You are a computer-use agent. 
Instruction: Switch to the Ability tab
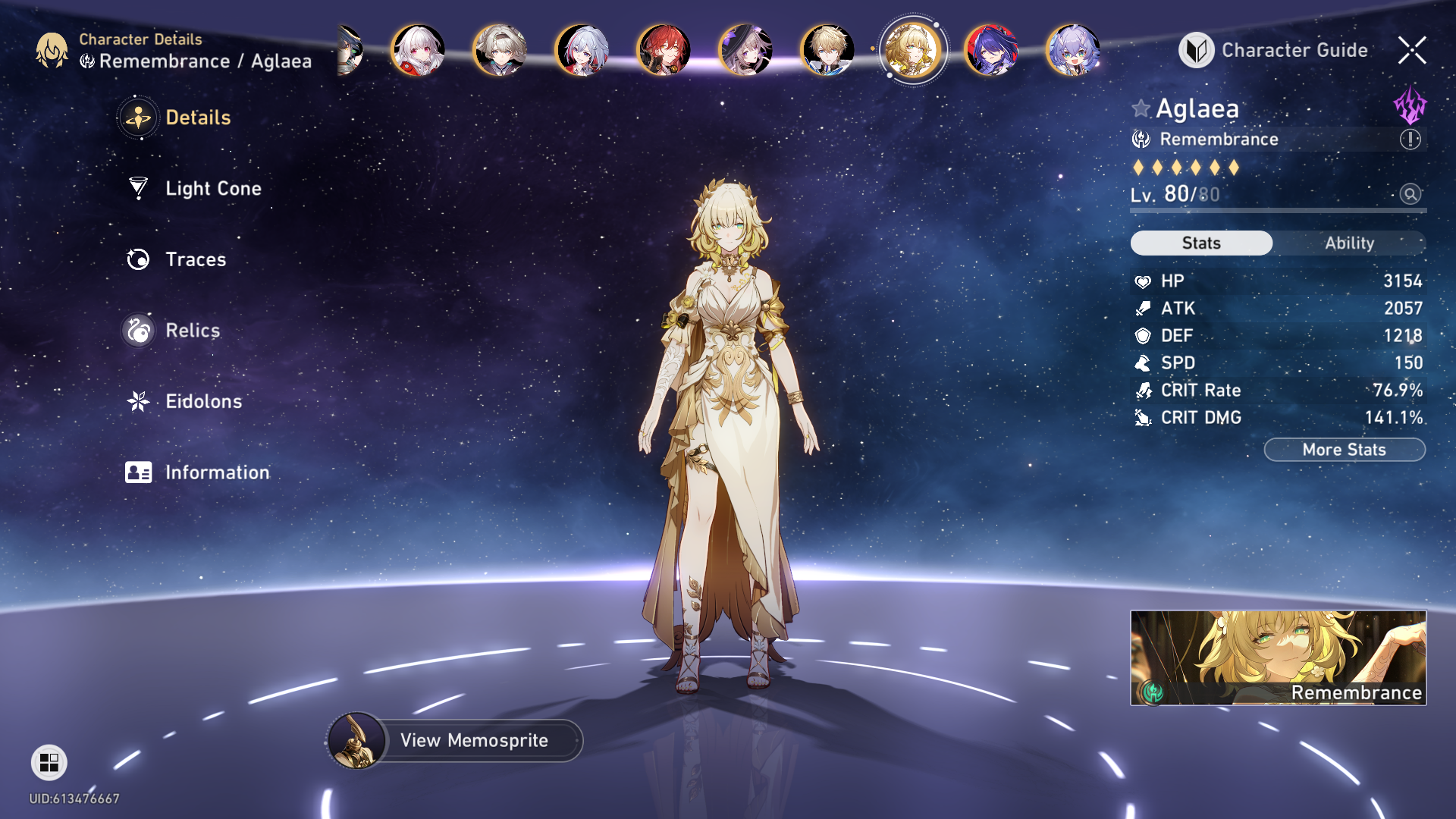(1349, 243)
